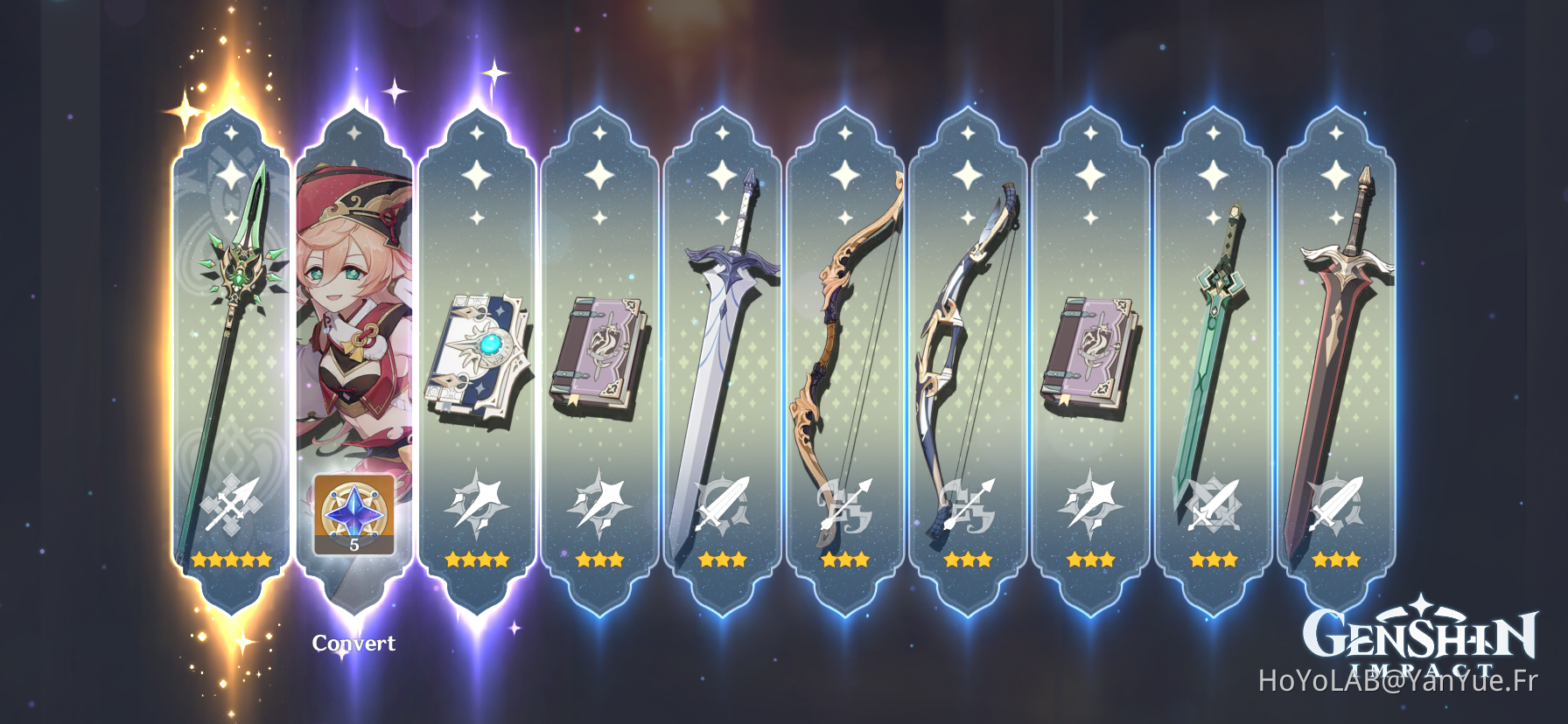
Task: Click the Convert button under the Yanfei card
Action: tap(354, 644)
